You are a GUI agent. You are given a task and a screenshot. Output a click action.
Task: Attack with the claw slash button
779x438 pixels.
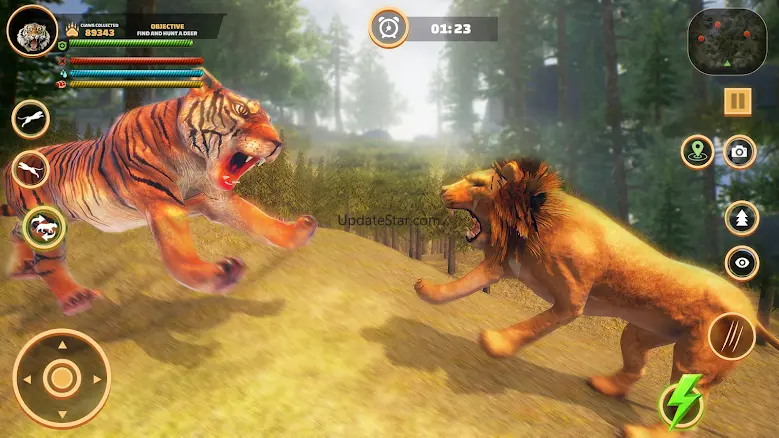pyautogui.click(x=731, y=336)
